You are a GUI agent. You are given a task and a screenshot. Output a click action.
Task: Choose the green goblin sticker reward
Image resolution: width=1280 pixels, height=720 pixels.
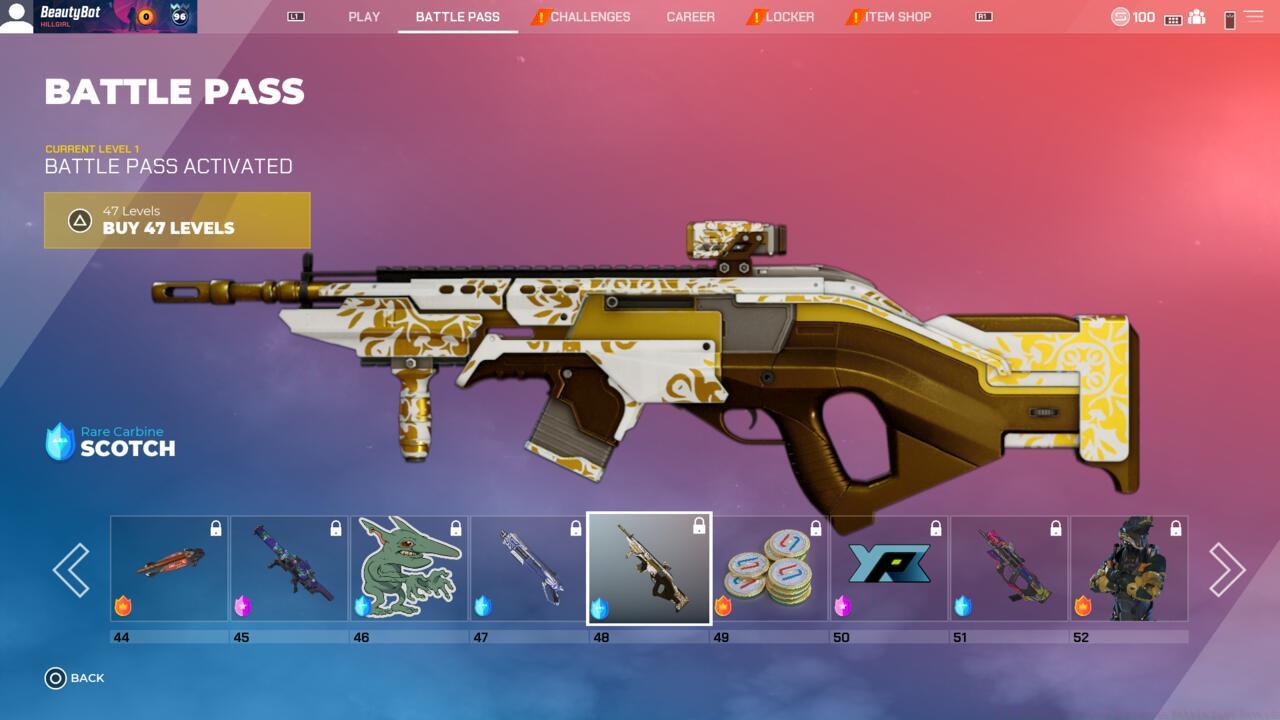(409, 568)
